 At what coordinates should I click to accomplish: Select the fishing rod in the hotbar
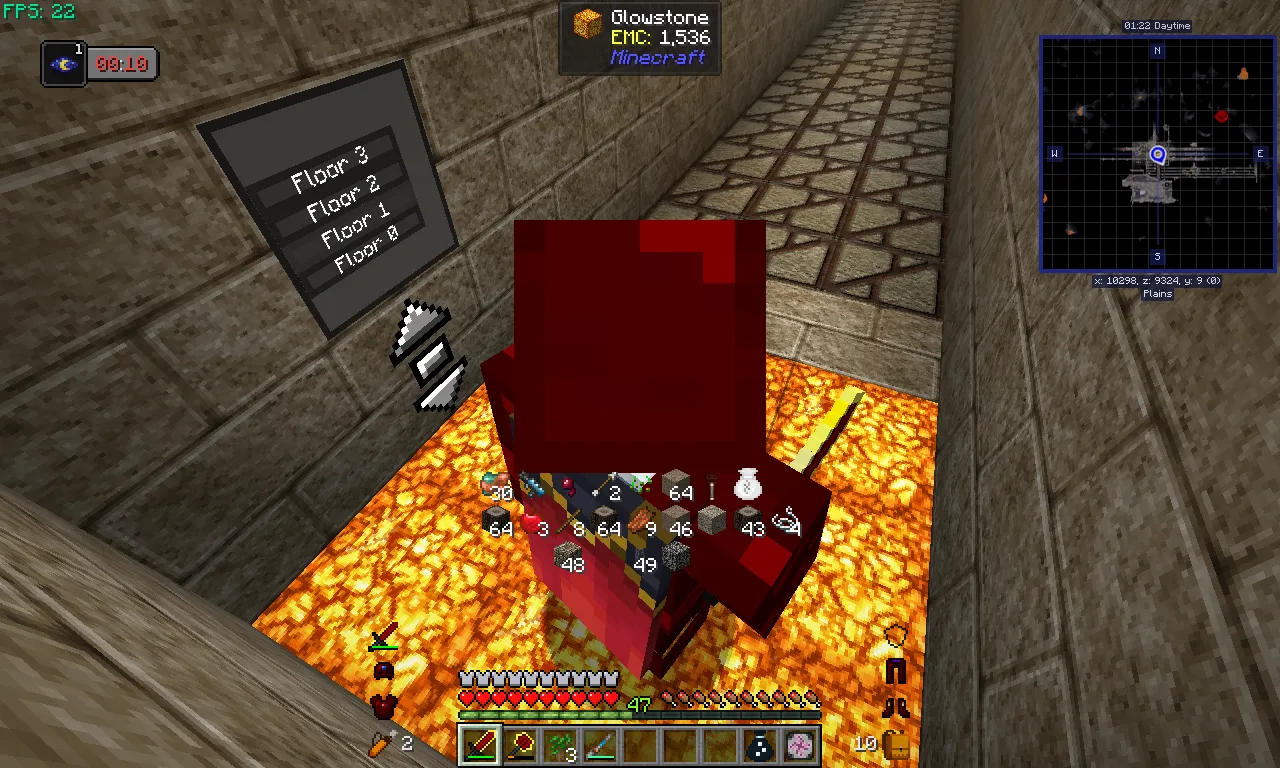click(599, 744)
